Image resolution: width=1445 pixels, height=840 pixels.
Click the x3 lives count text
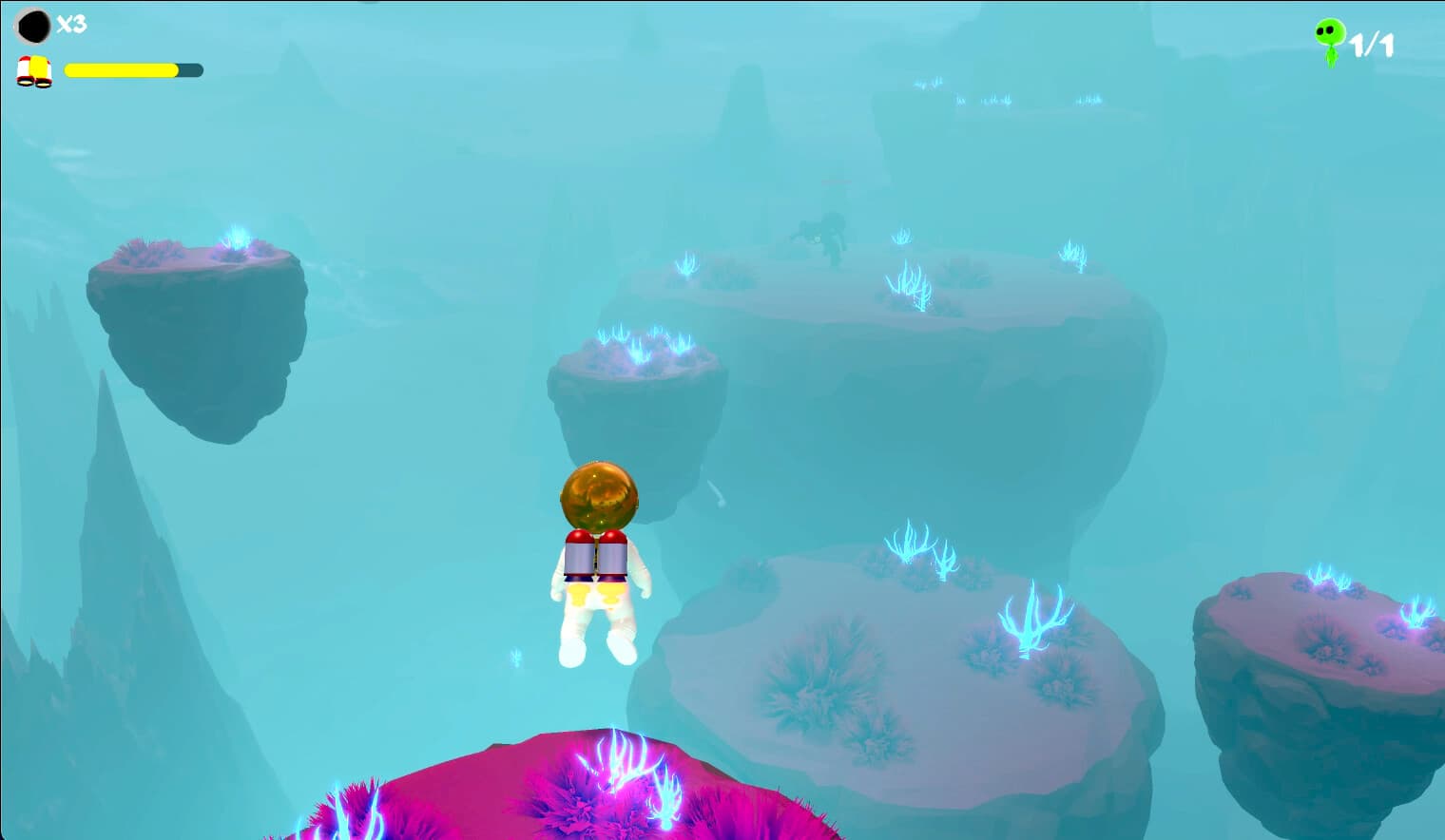(x=74, y=25)
